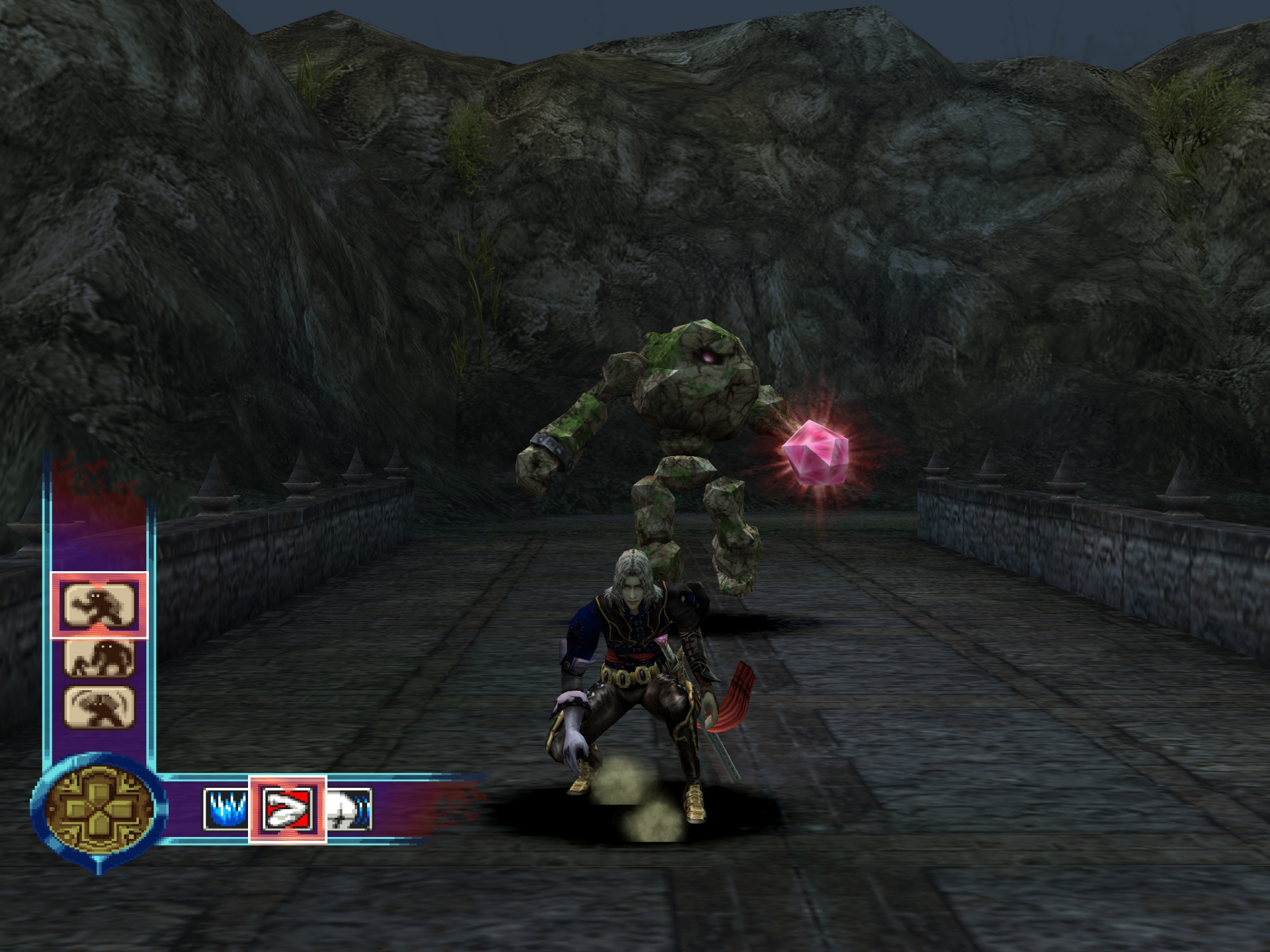Use the white skull with blue waves ability

(x=349, y=809)
